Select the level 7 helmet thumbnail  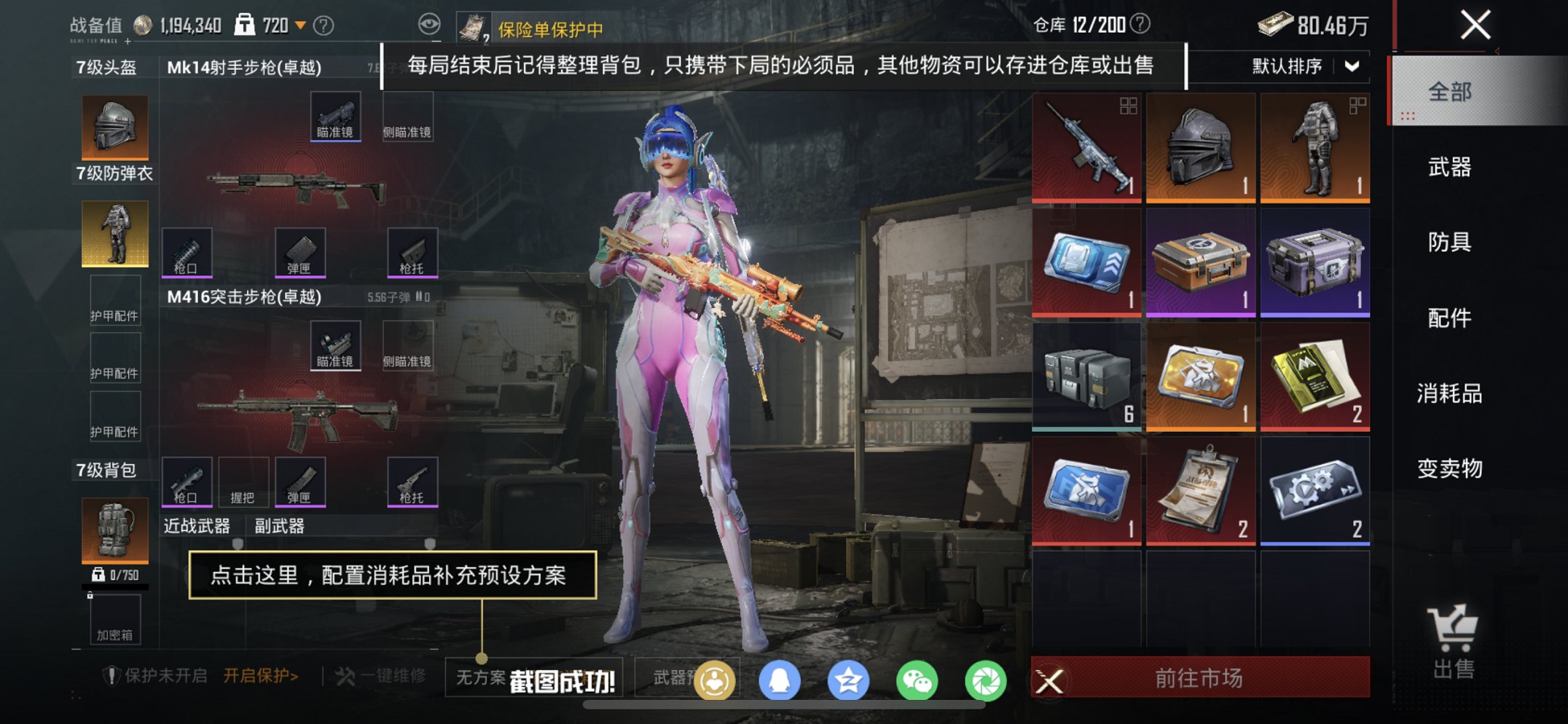(114, 125)
